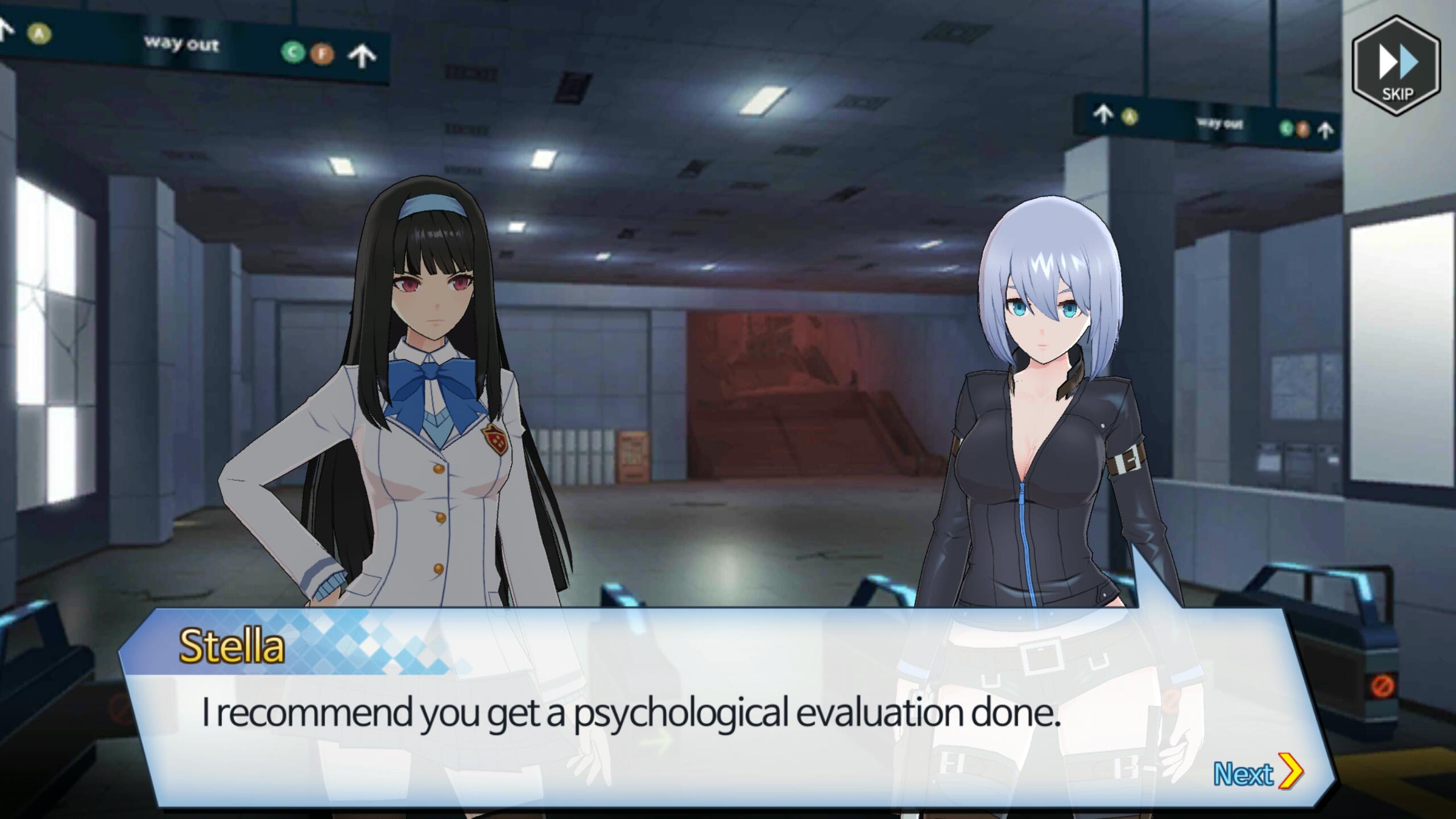
Task: Advance dialogue with the Next arrow
Action: click(1258, 772)
